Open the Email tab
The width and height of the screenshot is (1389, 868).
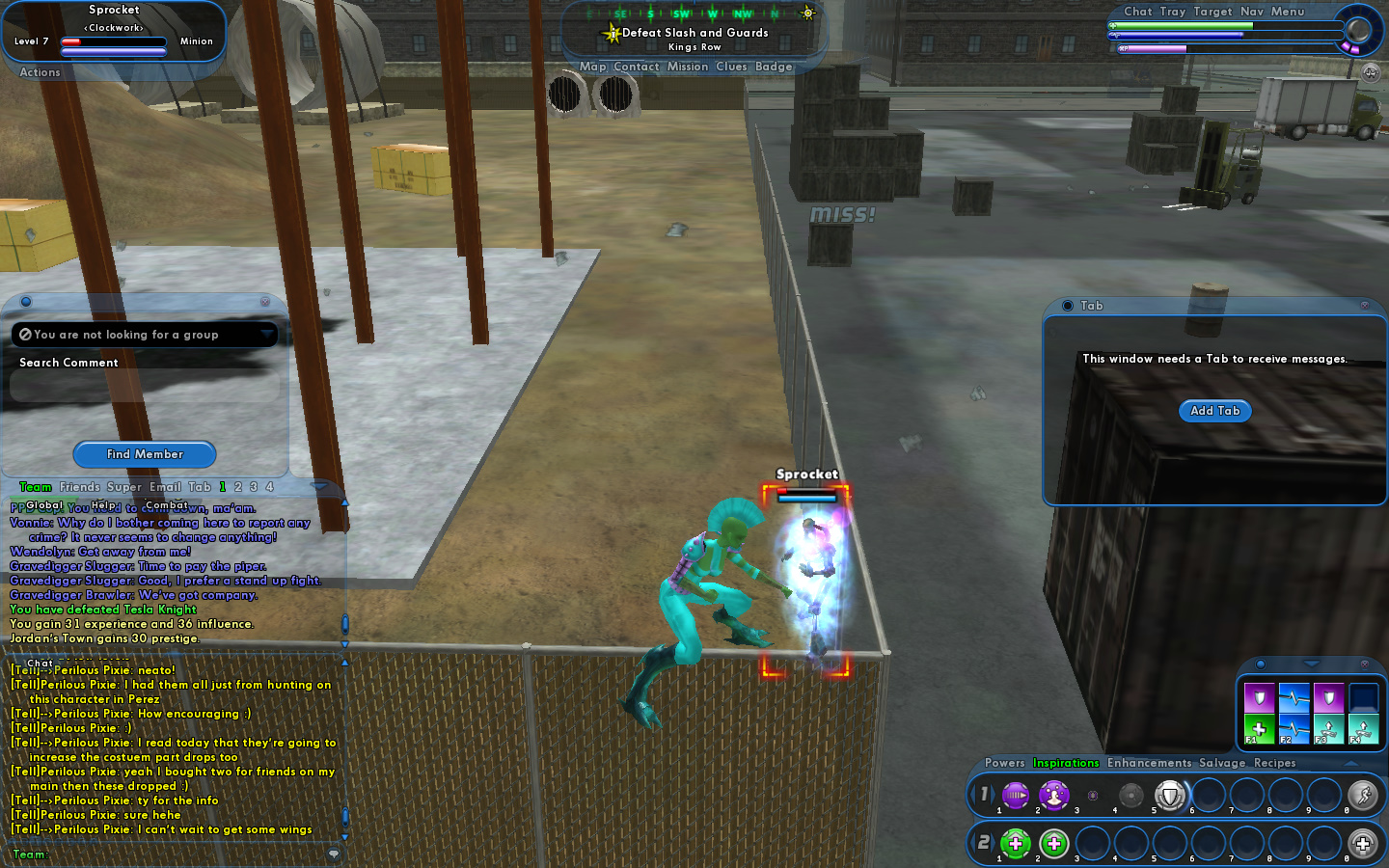tap(165, 487)
